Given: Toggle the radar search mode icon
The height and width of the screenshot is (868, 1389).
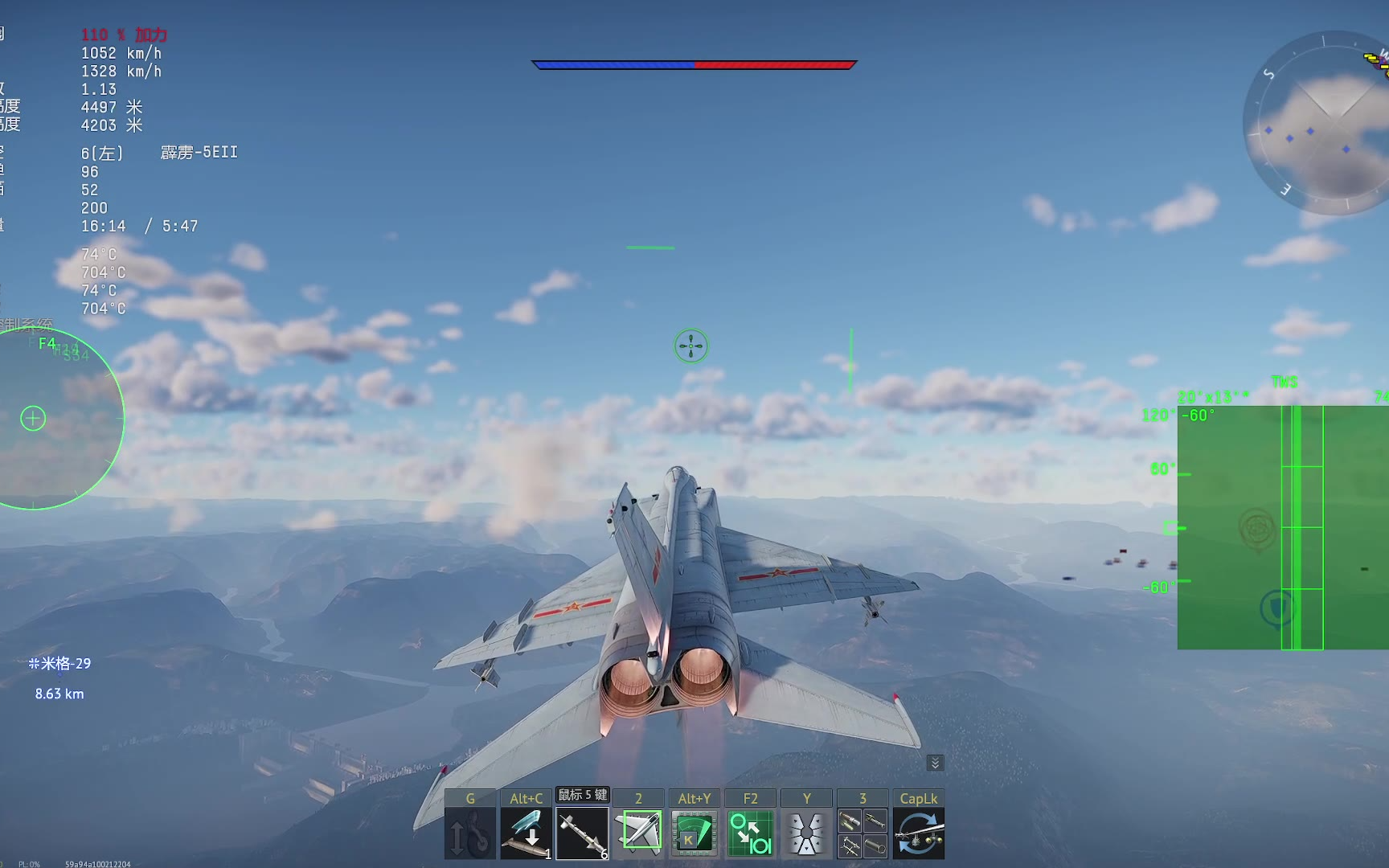Looking at the screenshot, I should 694,833.
